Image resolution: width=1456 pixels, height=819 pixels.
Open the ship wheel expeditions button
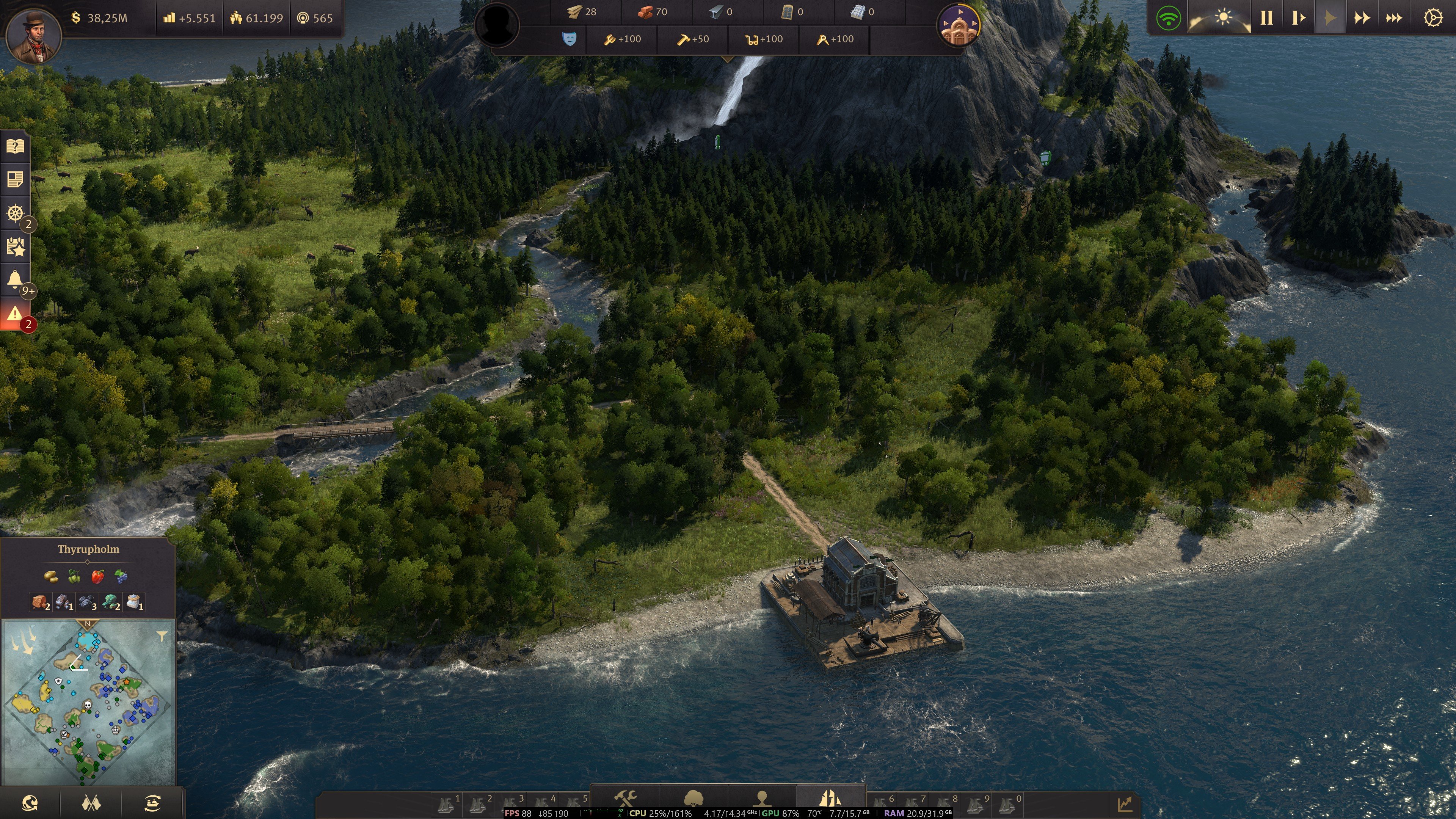15,213
